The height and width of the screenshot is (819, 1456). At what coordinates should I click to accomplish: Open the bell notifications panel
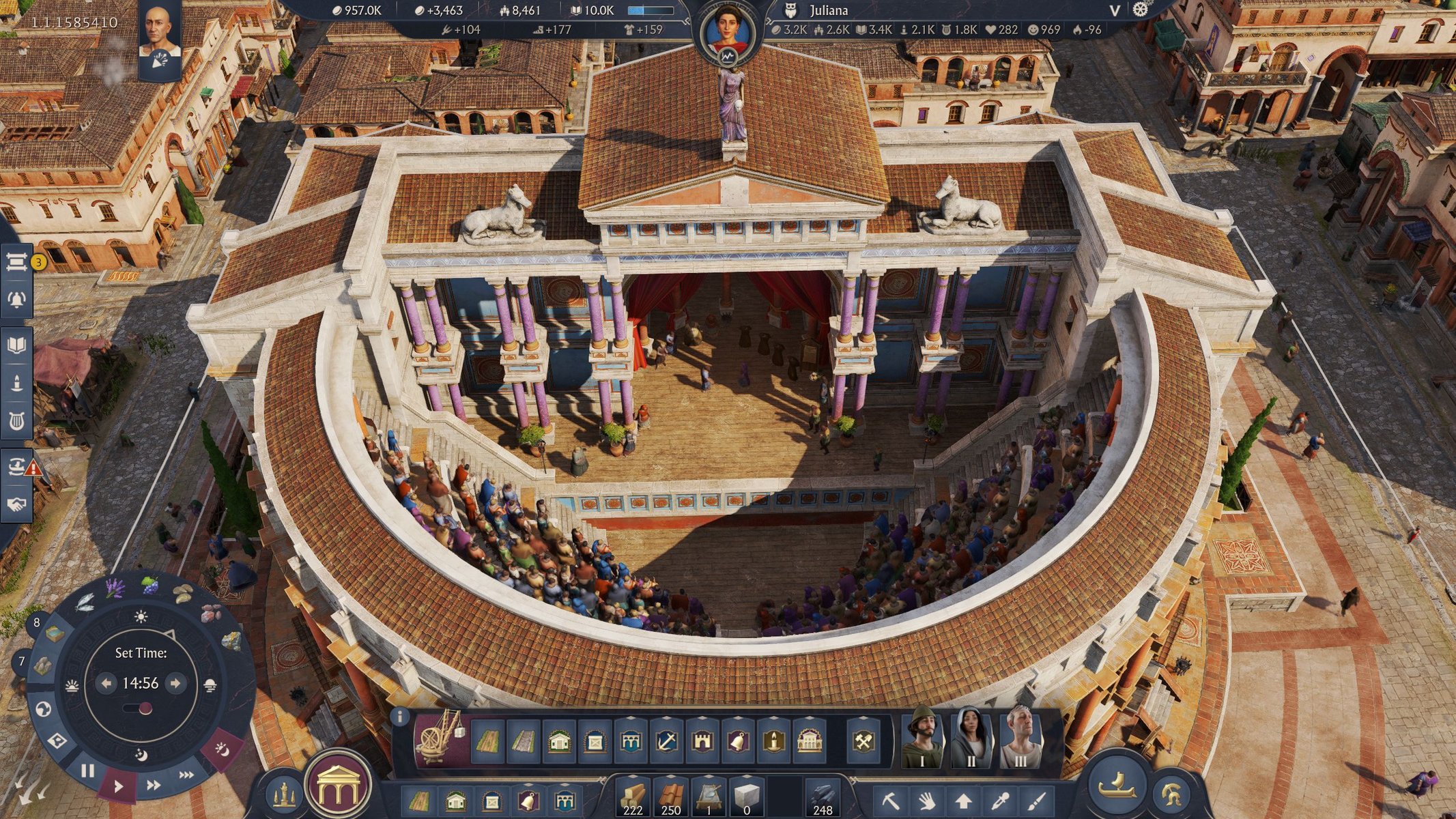pos(16,299)
